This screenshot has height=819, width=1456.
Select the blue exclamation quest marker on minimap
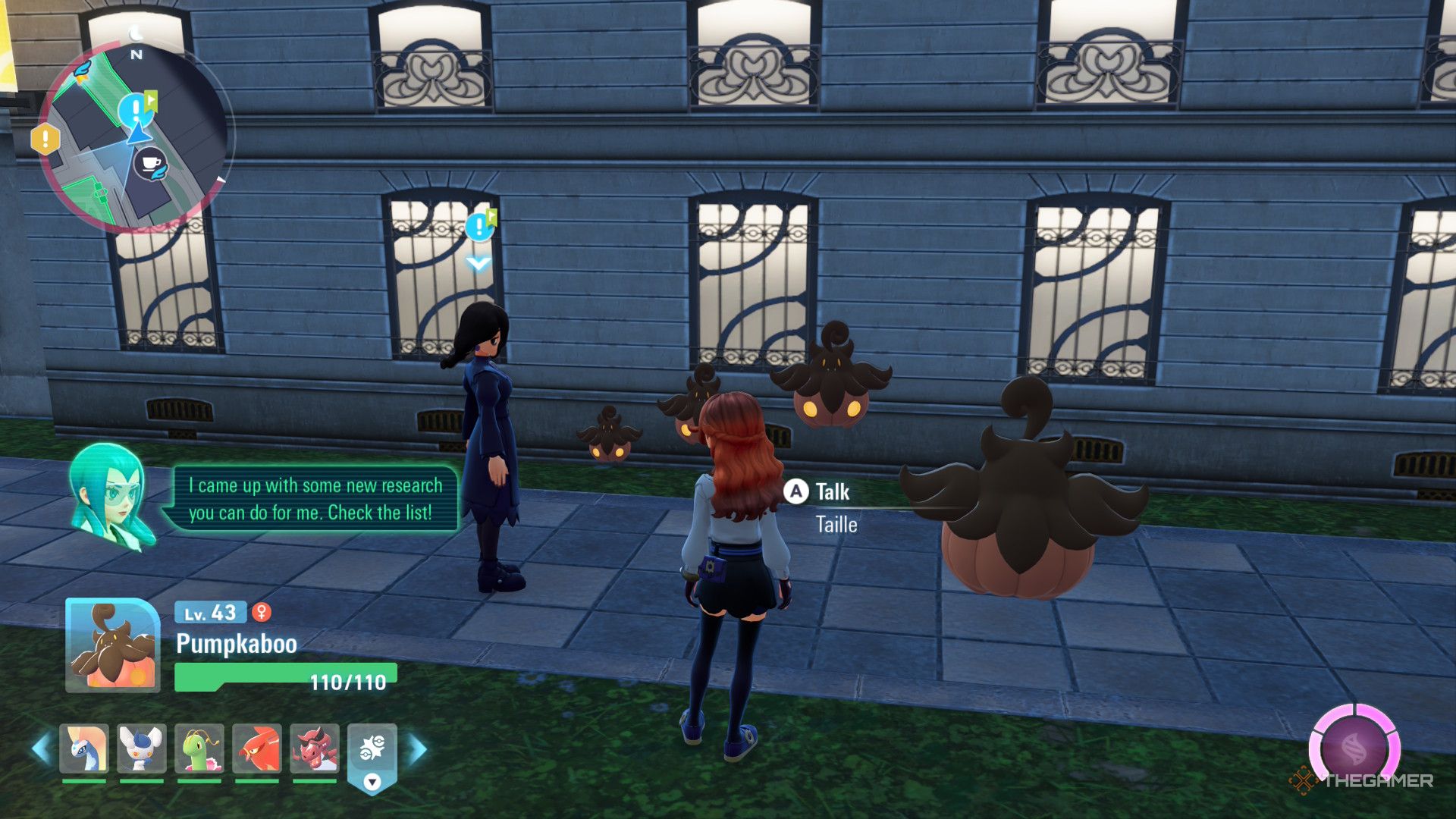(135, 109)
